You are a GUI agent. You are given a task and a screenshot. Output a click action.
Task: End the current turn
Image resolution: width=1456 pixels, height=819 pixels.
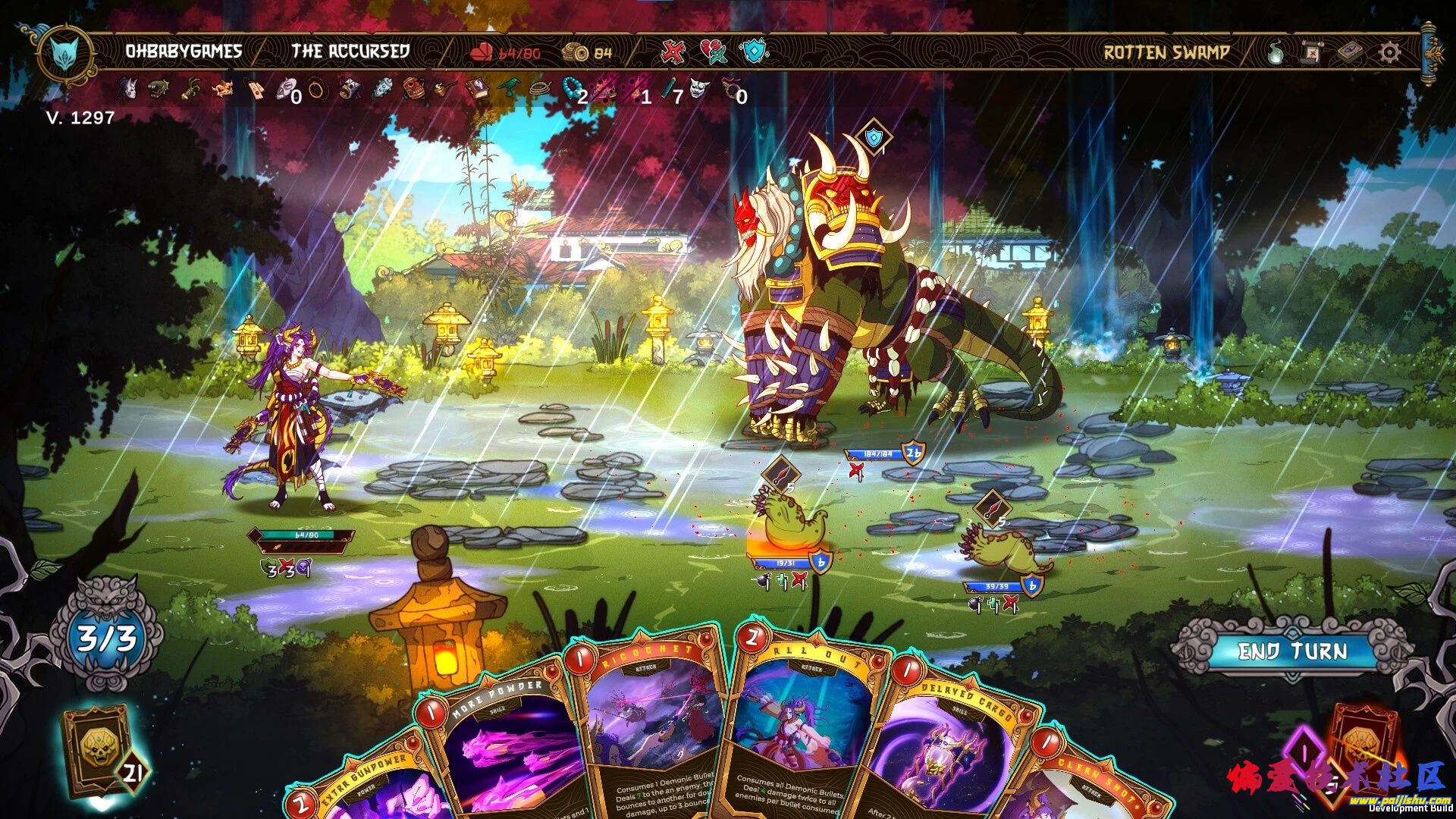click(1292, 651)
